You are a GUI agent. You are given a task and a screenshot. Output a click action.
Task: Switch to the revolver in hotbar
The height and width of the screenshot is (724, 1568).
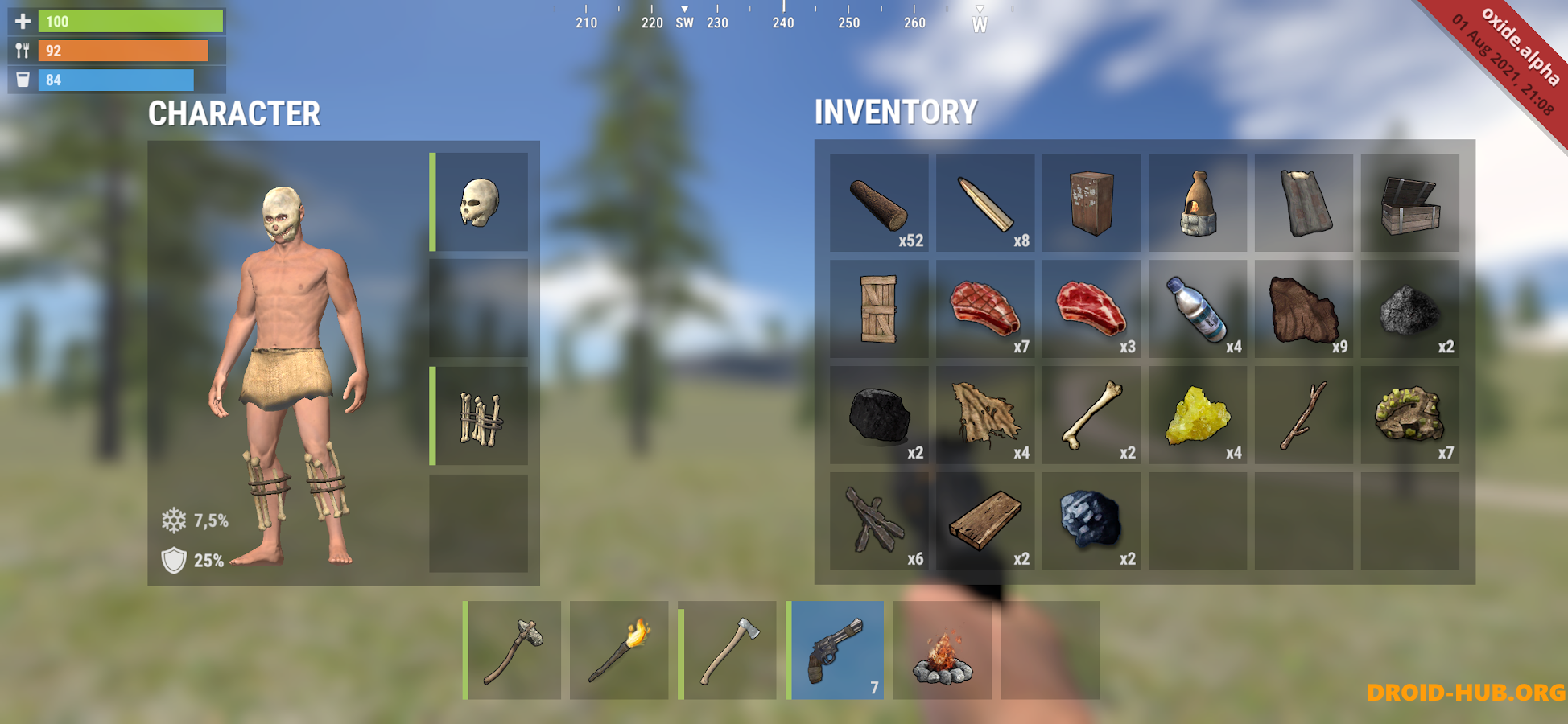[836, 650]
